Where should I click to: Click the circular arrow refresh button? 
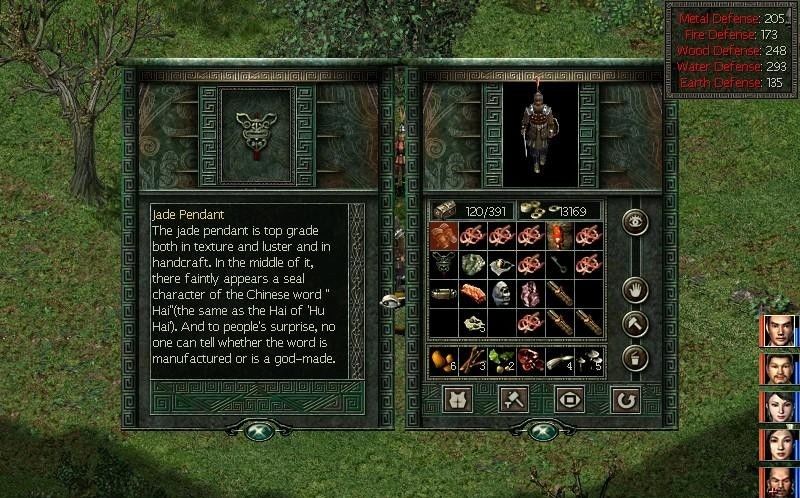click(x=623, y=400)
